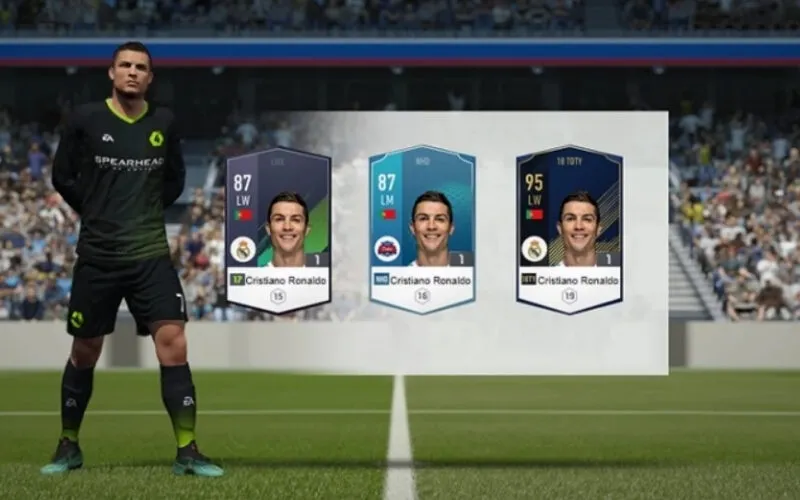This screenshot has width=800, height=500.
Task: Select the 87 LW Cristiano Ronaldo card
Action: pyautogui.click(x=278, y=230)
